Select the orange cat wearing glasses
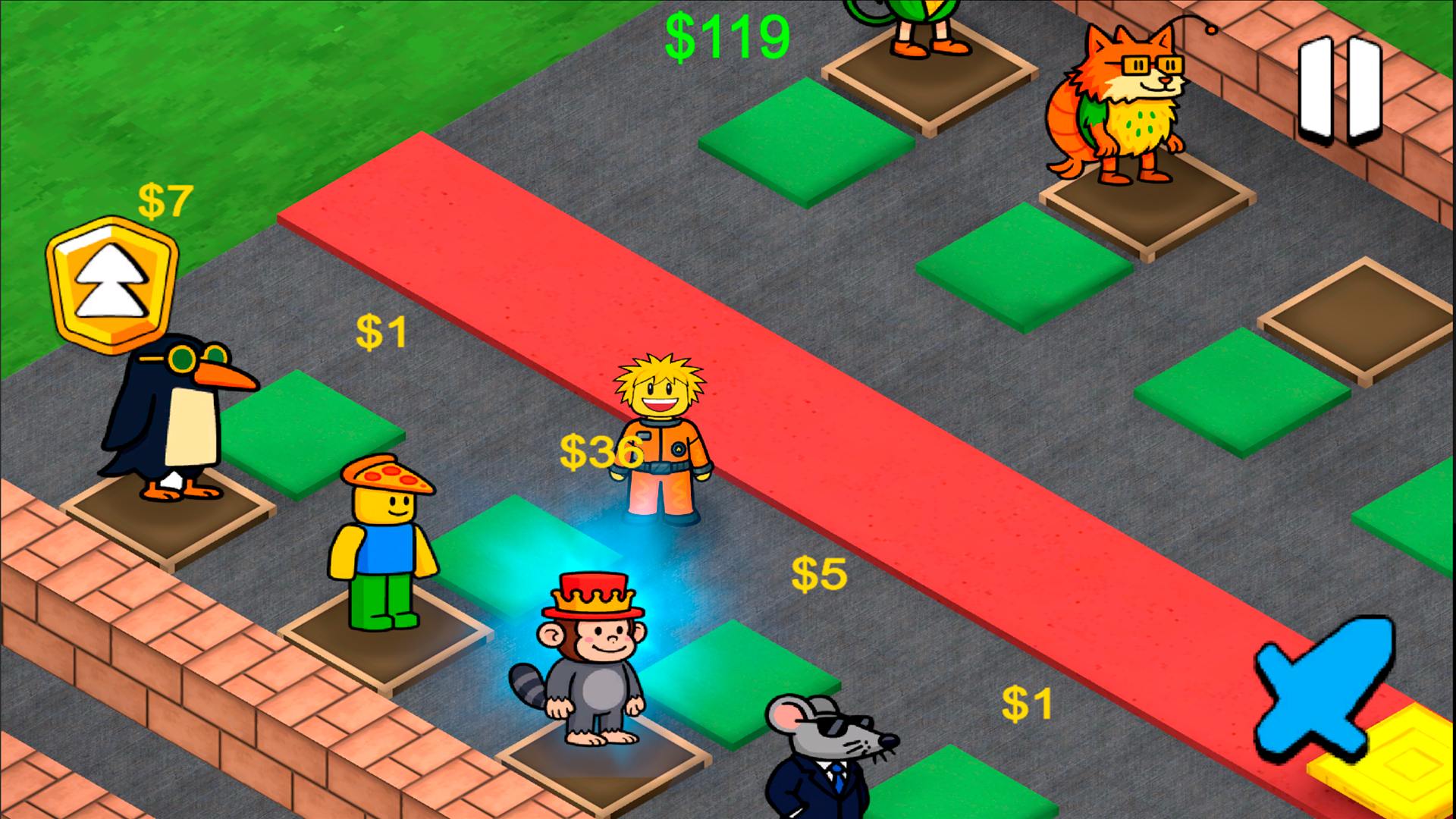 click(1122, 114)
